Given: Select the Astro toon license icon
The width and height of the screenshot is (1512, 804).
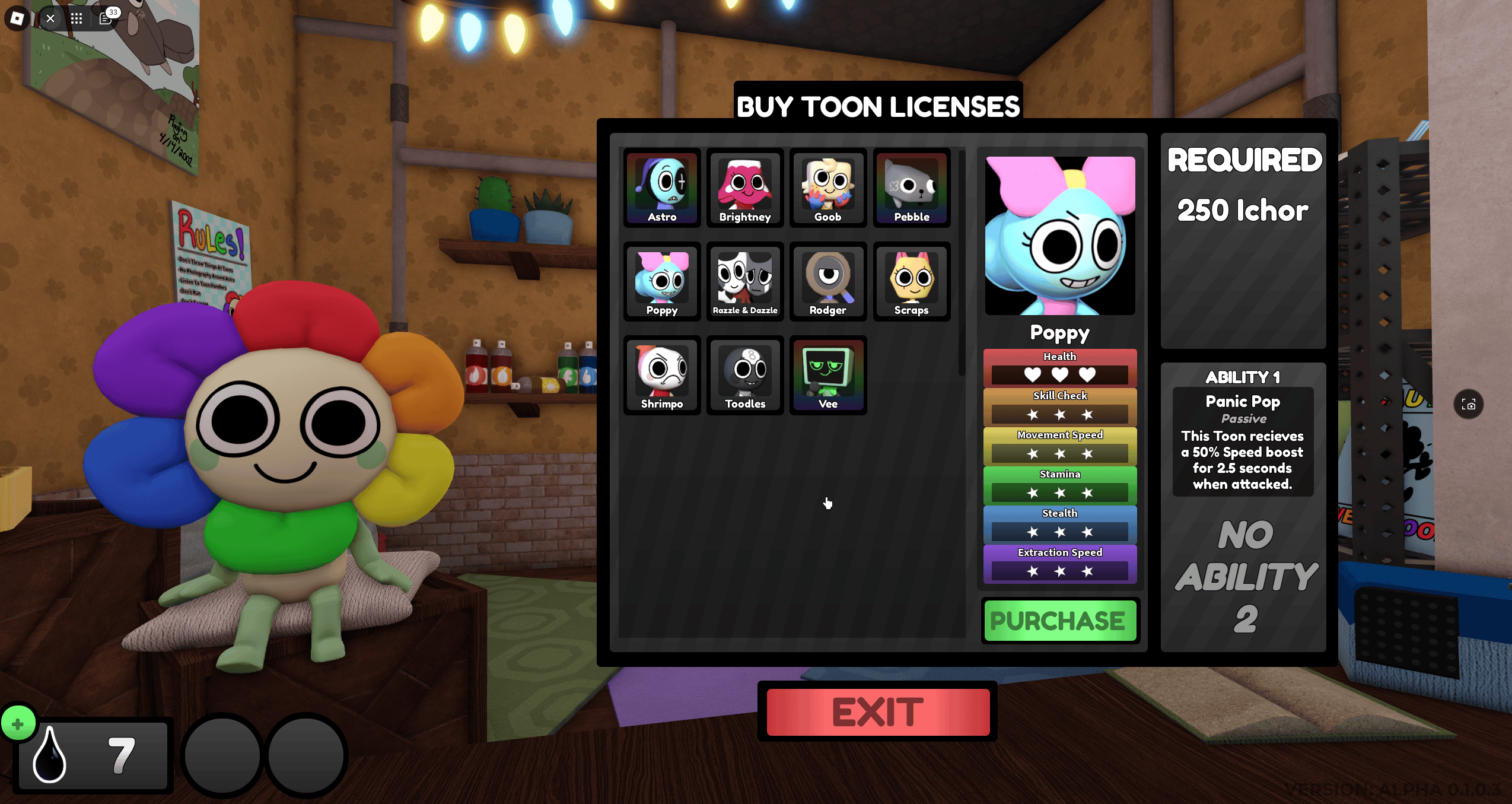Looking at the screenshot, I should click(661, 188).
